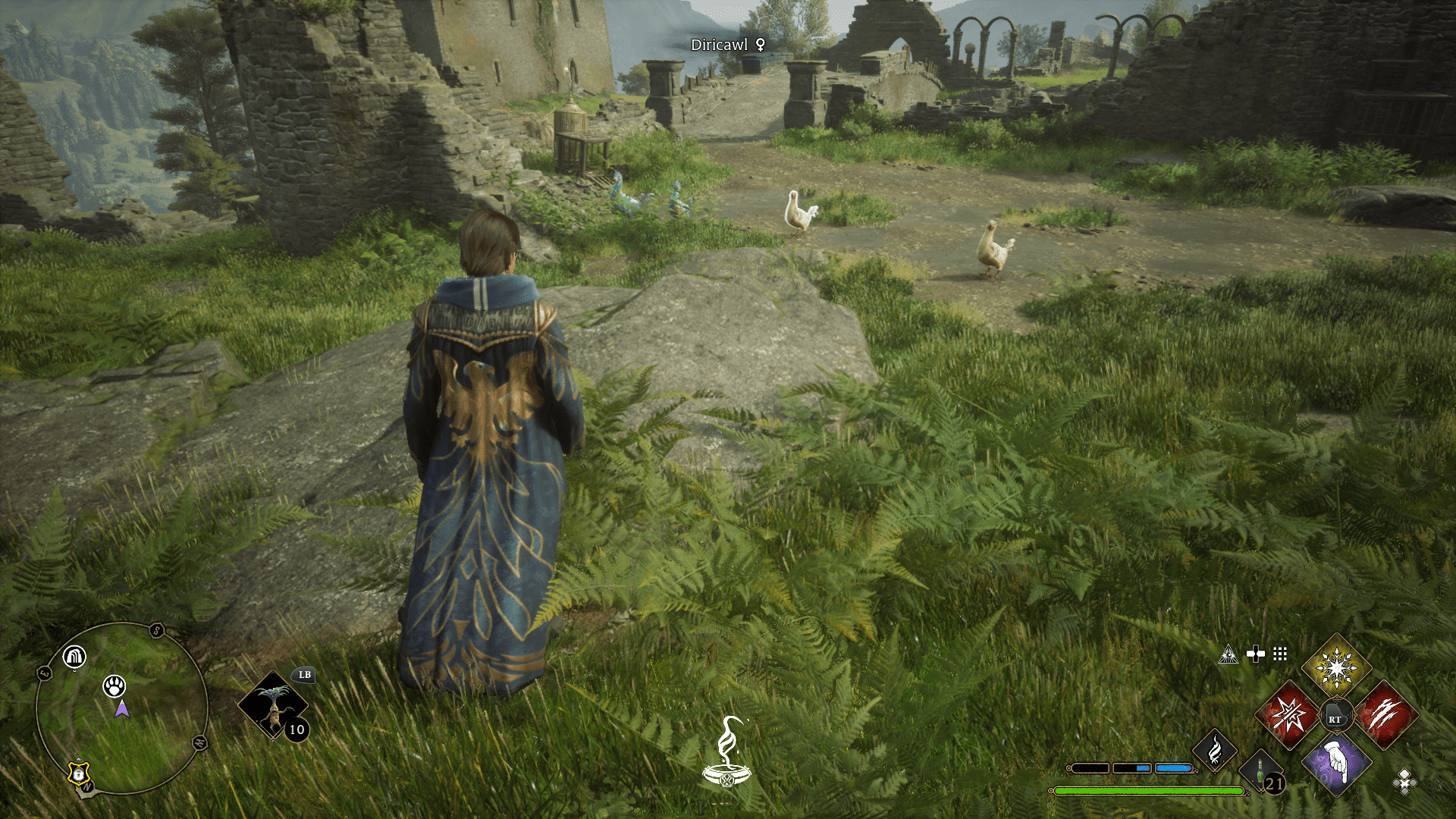Screen dimensions: 1456x819
Task: Toggle the grid dots indicator near the crosshair icons
Action: 1281,654
